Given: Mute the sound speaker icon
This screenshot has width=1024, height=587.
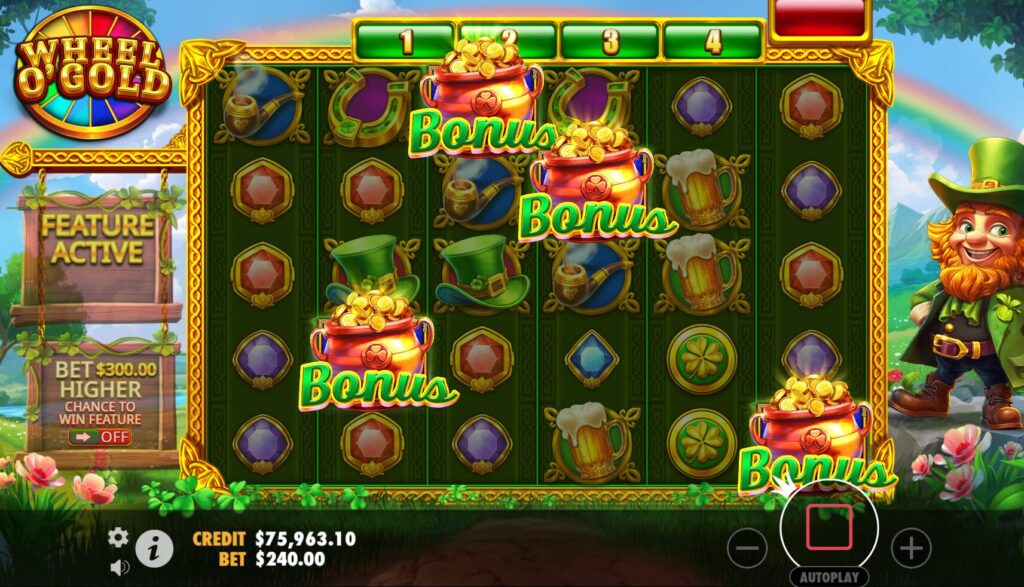Looking at the screenshot, I should pyautogui.click(x=120, y=567).
